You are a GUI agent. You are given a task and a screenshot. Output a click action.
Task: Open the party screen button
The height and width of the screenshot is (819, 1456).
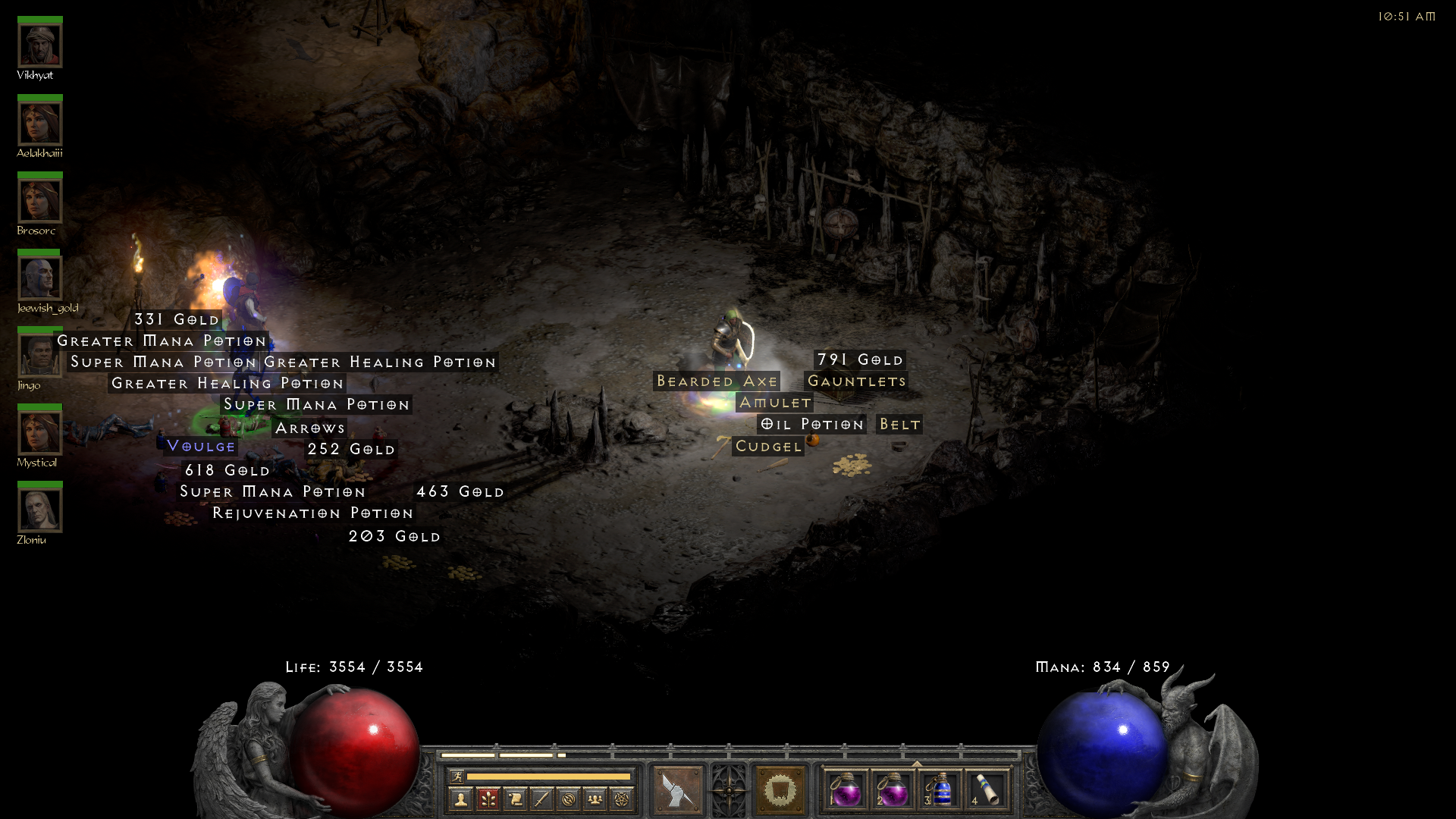[x=595, y=799]
